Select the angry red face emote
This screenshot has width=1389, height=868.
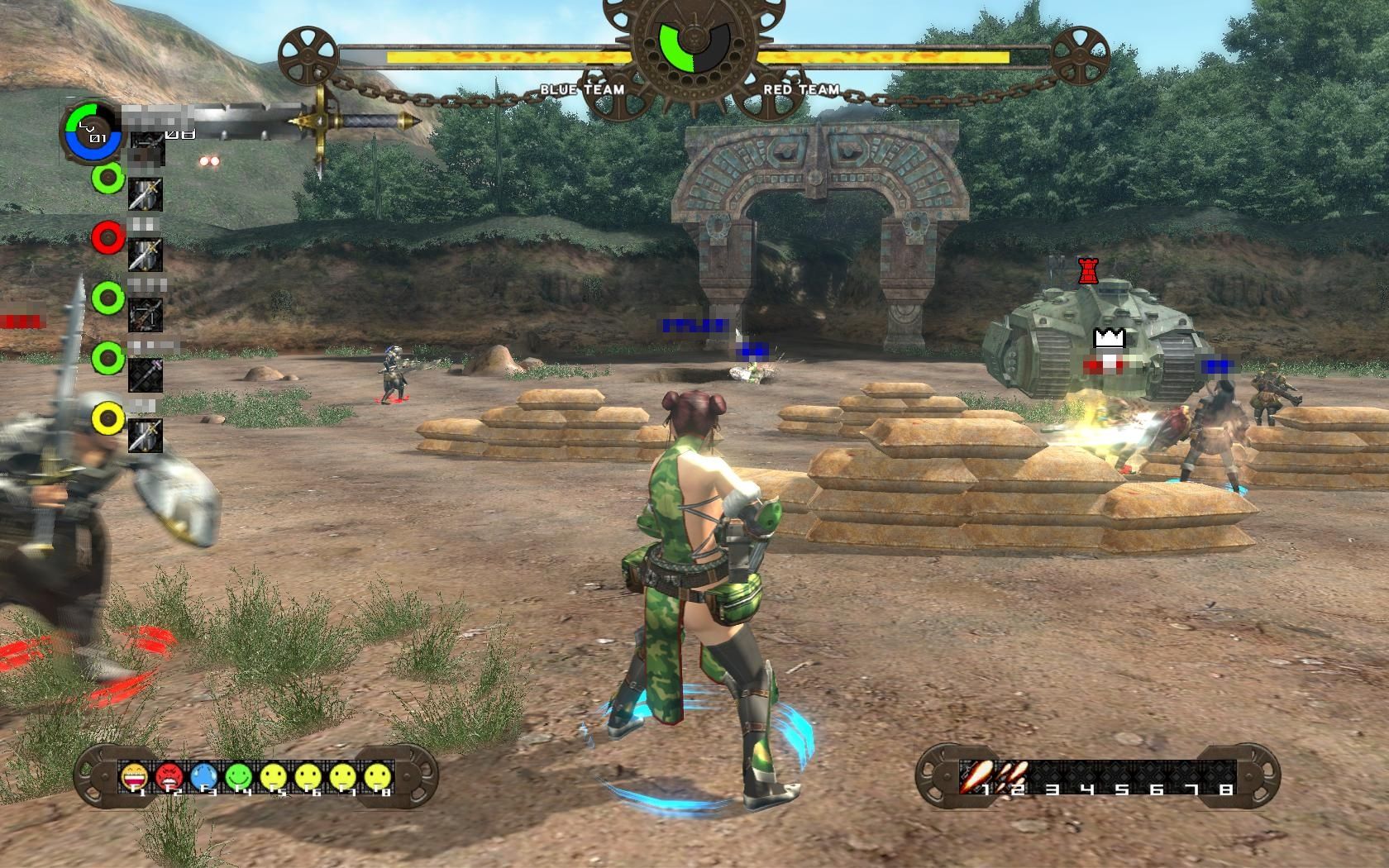pyautogui.click(x=169, y=776)
